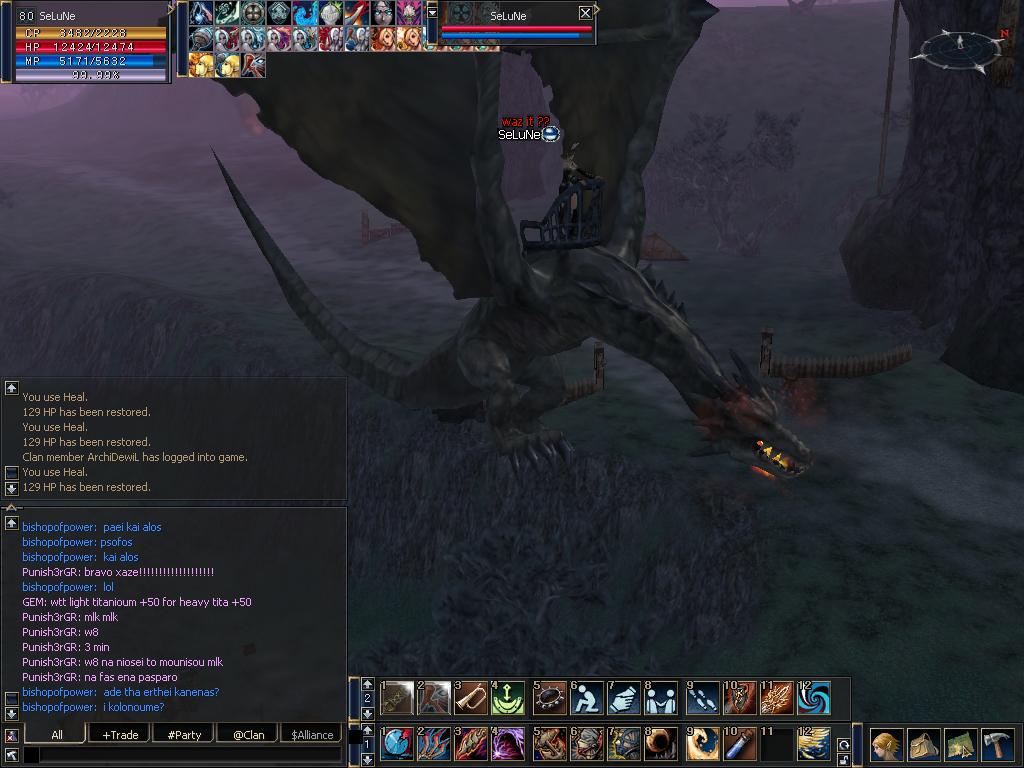Open the inventory bag icon
The width and height of the screenshot is (1024, 768).
tap(924, 745)
